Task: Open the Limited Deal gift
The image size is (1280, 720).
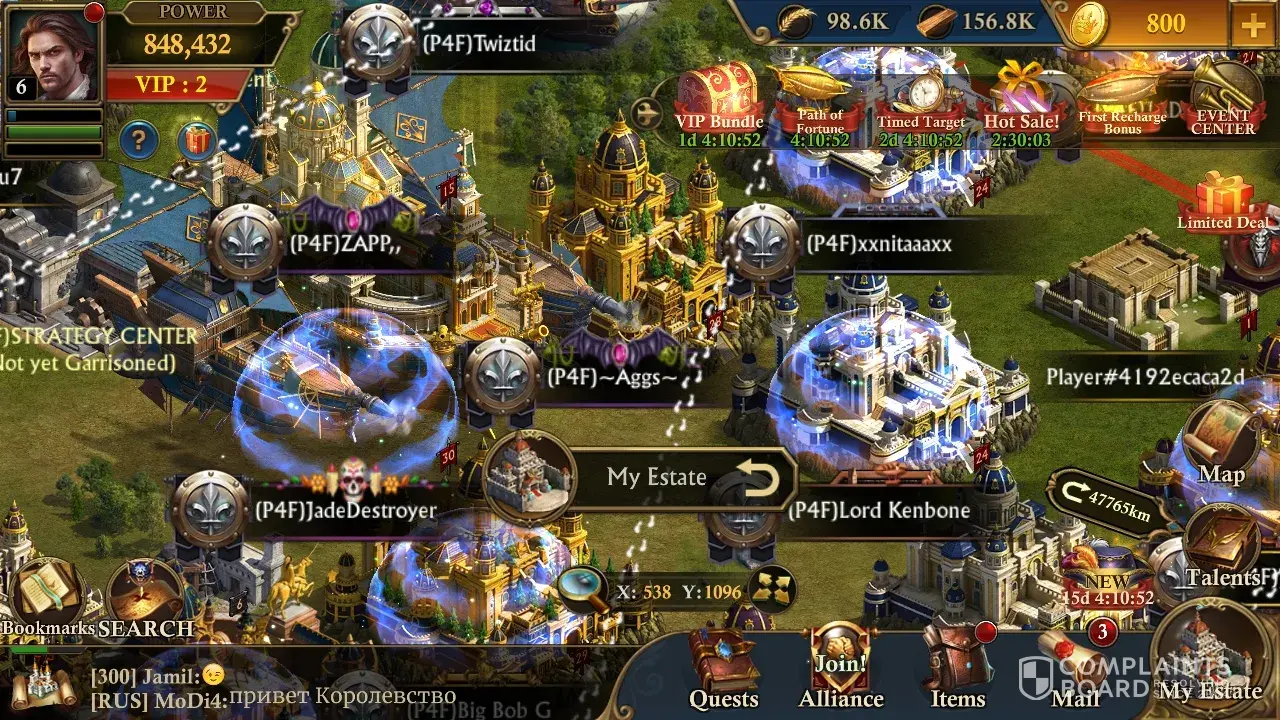Action: (x=1223, y=198)
